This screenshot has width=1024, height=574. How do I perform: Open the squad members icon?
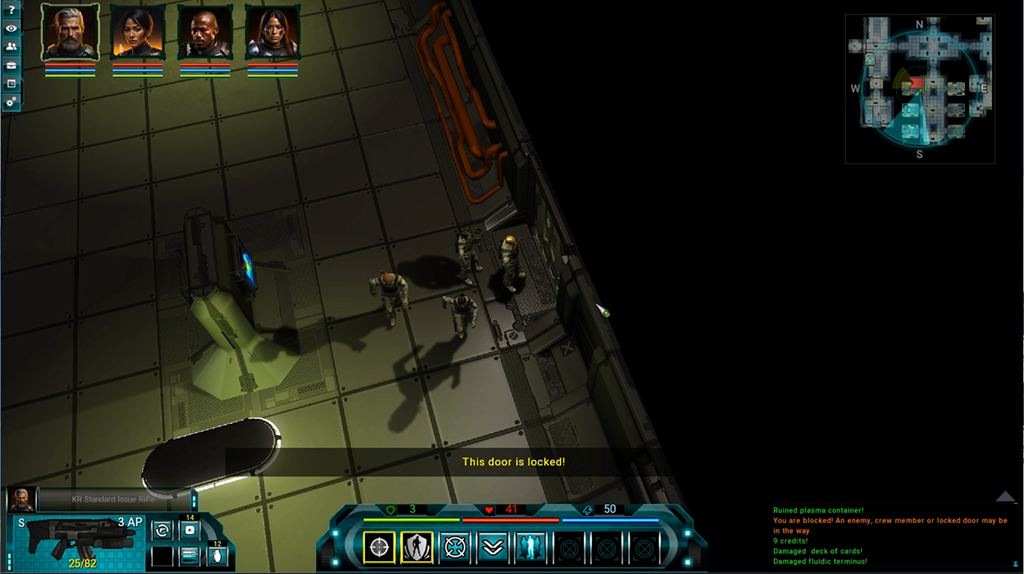click(x=11, y=46)
